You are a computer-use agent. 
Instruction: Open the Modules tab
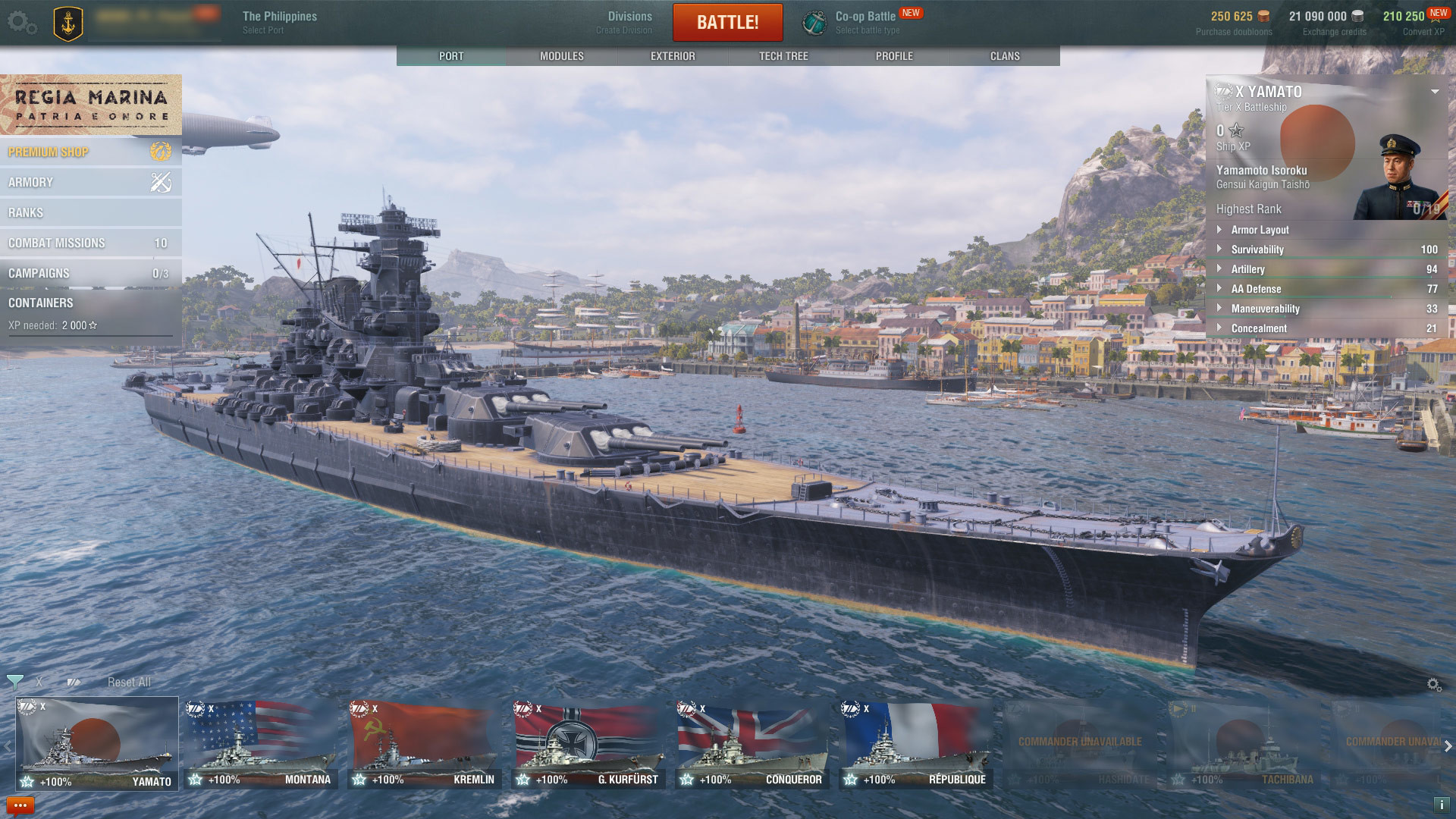[x=561, y=55]
